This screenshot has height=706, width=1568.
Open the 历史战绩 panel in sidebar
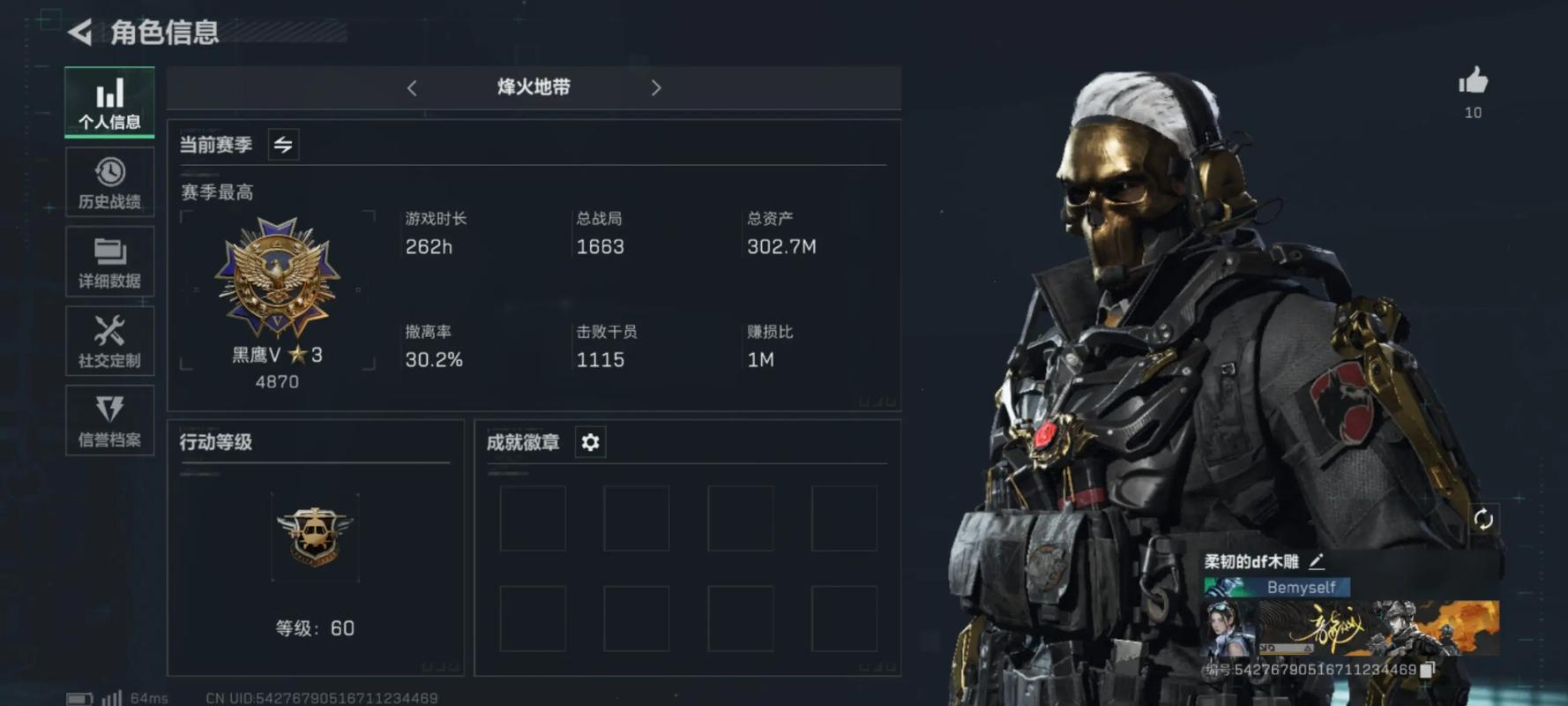108,183
